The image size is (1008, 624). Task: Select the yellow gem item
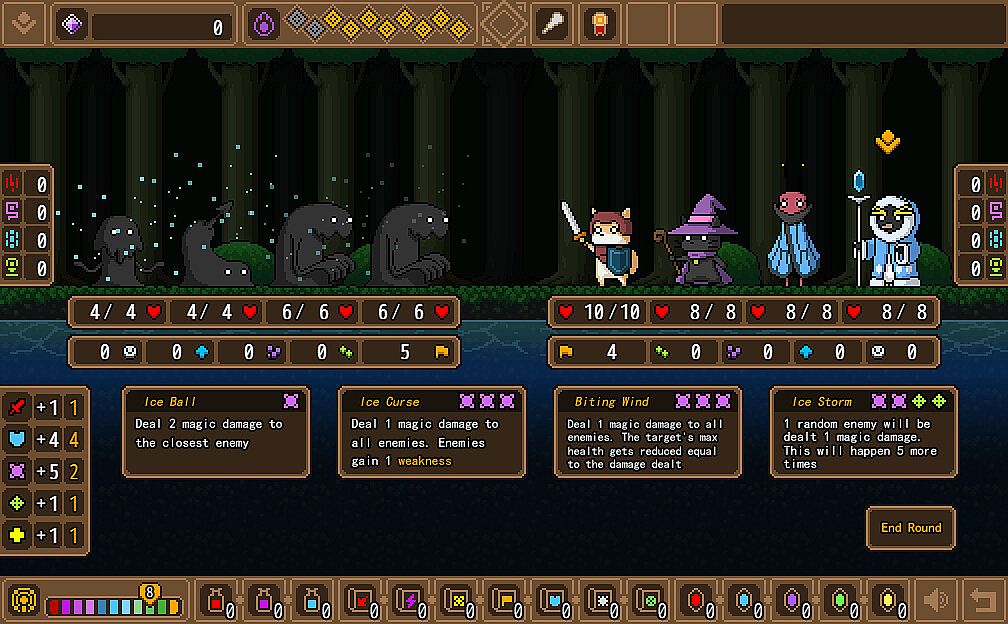[x=888, y=600]
